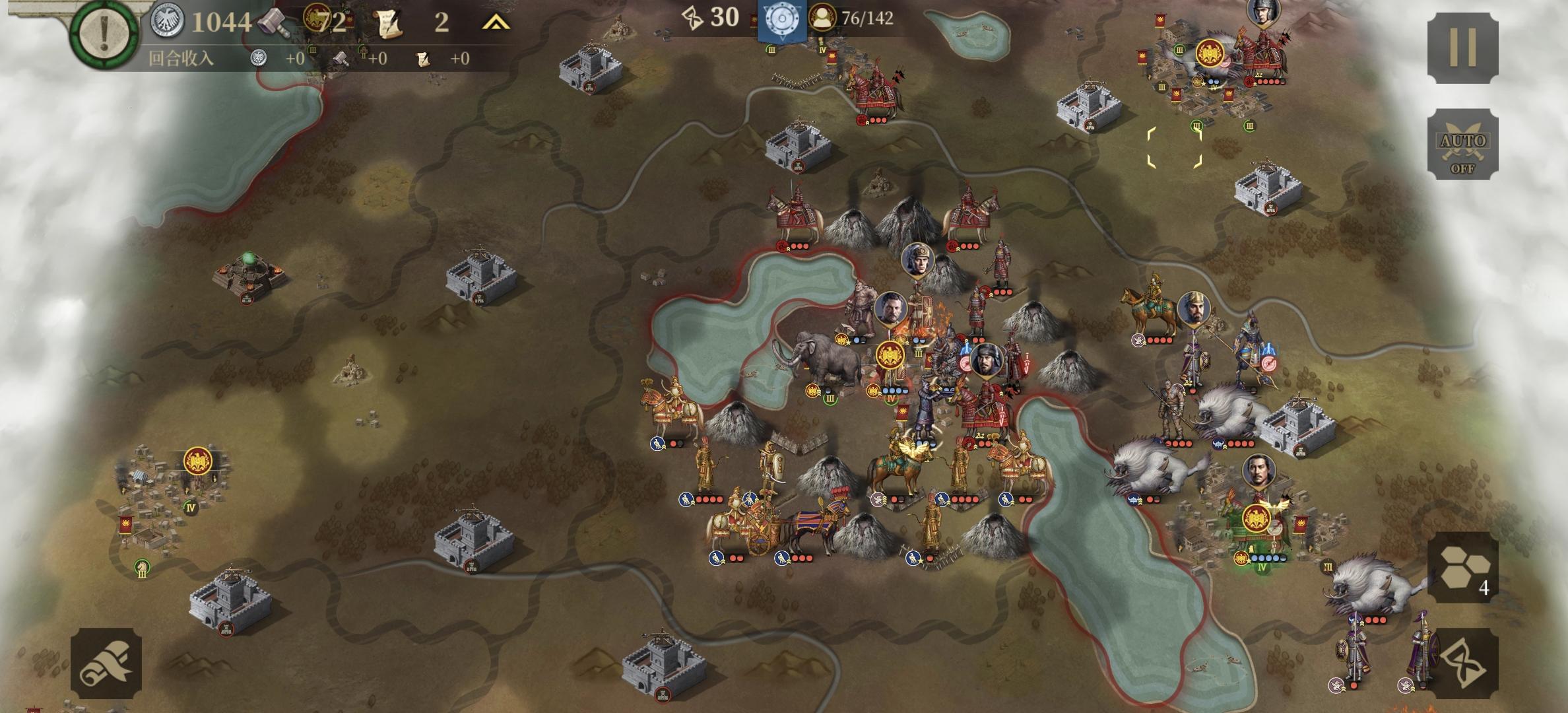This screenshot has width=1568, height=713.
Task: Collapse the turn income panel arrow
Action: (496, 23)
